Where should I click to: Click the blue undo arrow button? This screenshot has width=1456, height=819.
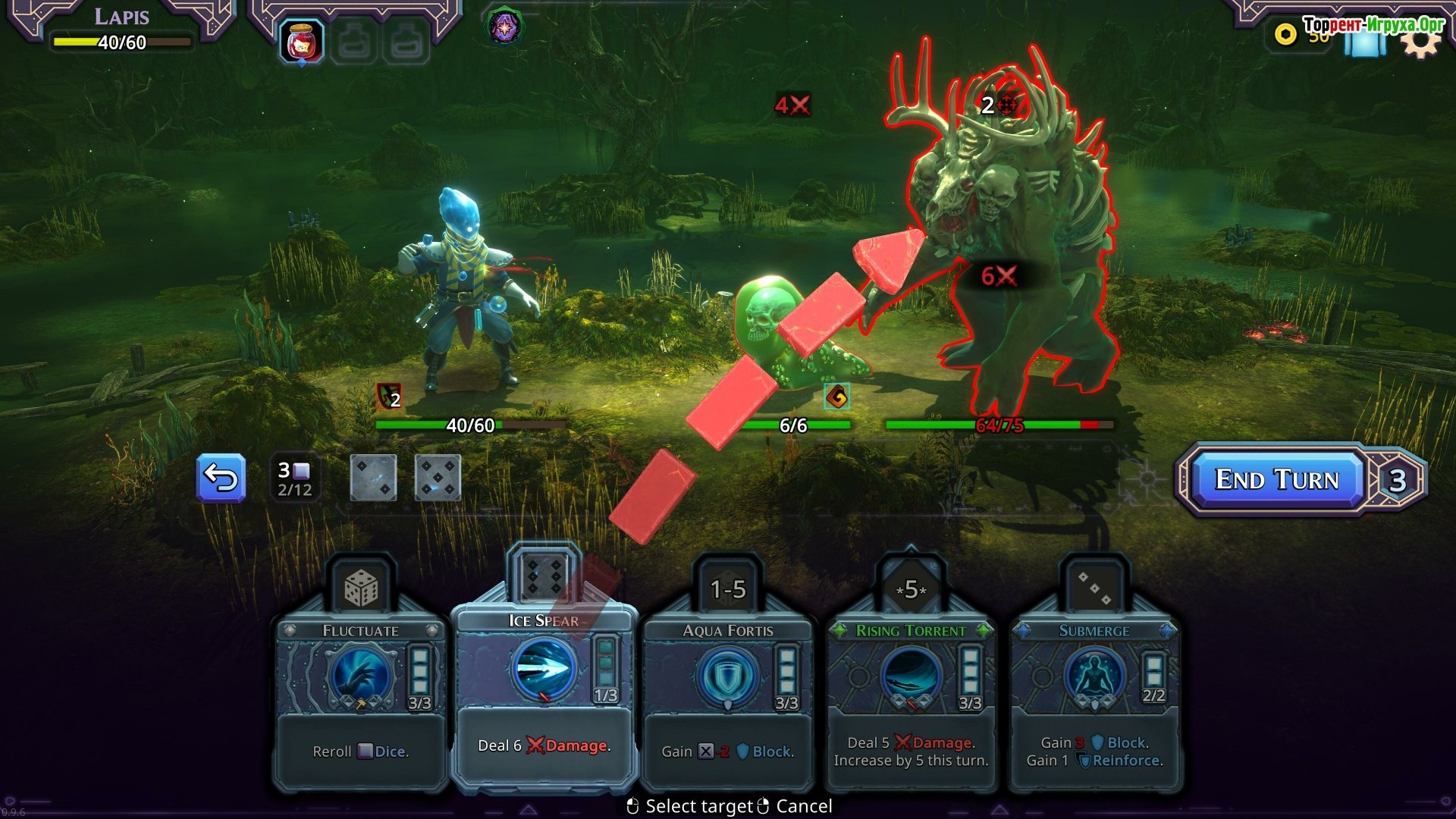[221, 478]
